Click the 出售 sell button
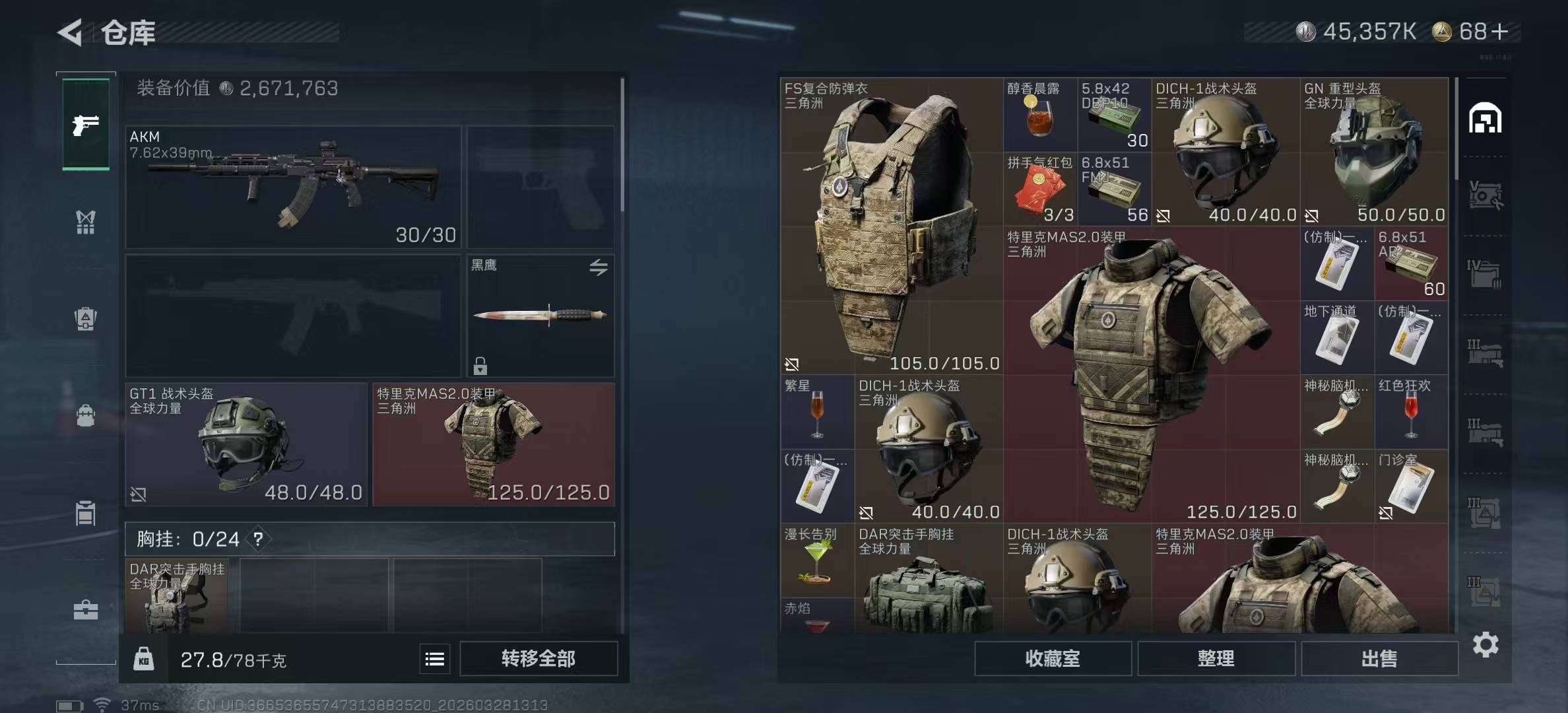This screenshot has width=1568, height=713. pyautogui.click(x=1379, y=658)
